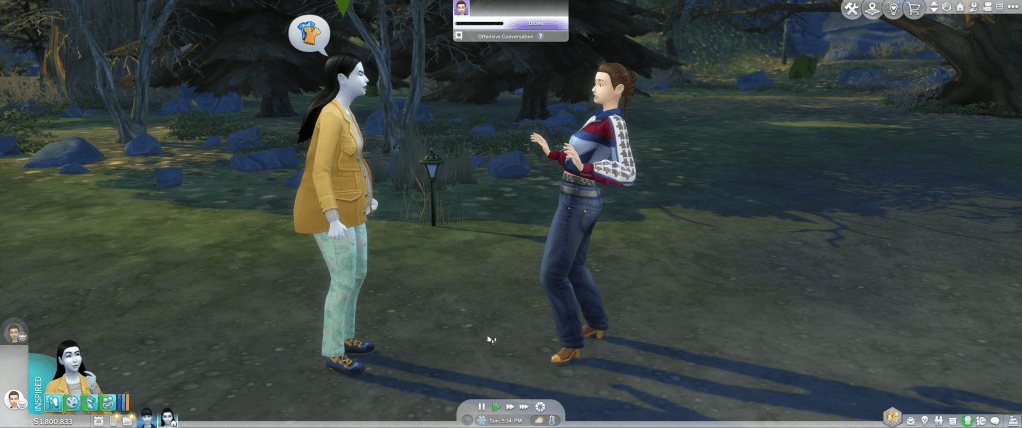Screen dimensions: 1022x428
Task: Set game speed to ultra speed
Action: click(x=524, y=407)
